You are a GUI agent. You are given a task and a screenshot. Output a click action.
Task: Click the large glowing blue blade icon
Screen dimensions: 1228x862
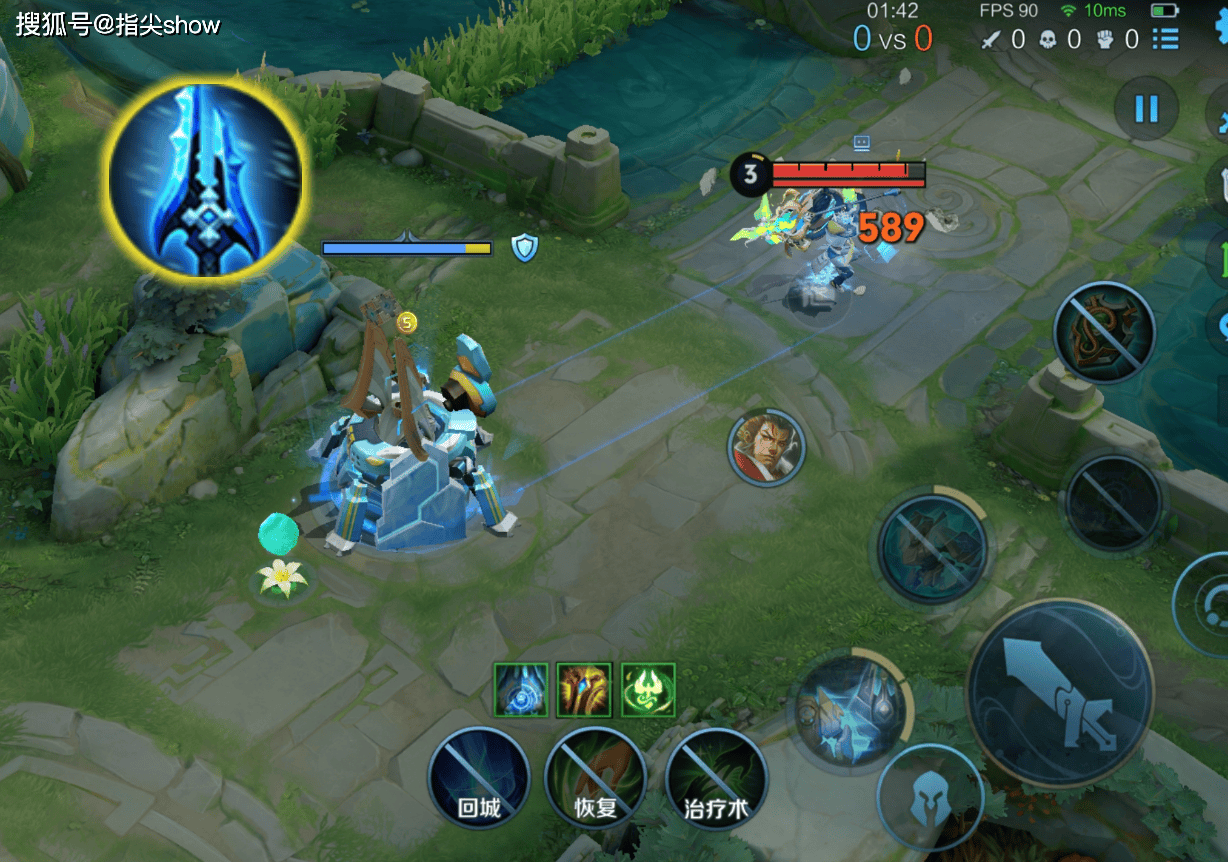(x=205, y=180)
